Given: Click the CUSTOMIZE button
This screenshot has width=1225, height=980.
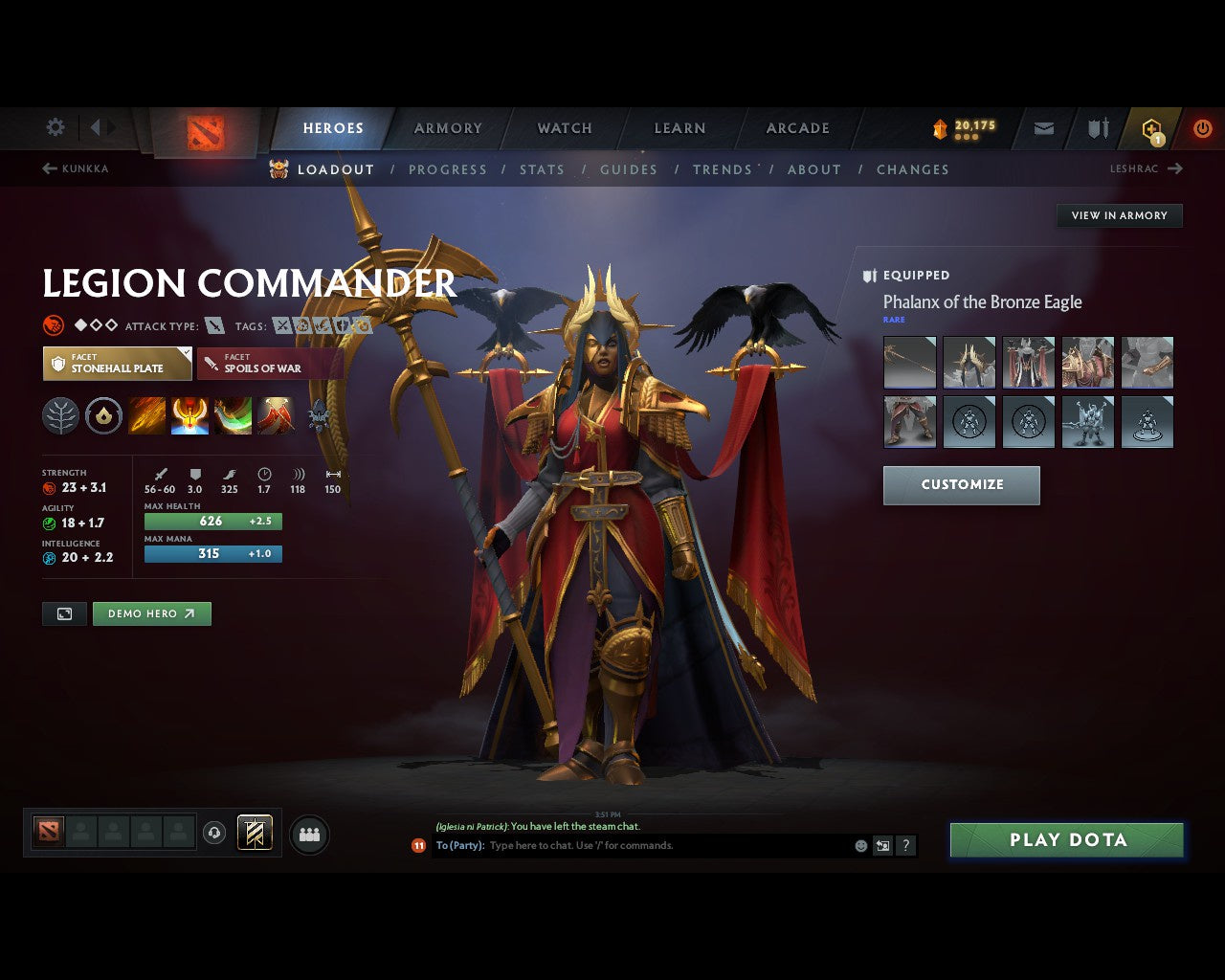Looking at the screenshot, I should tap(961, 485).
